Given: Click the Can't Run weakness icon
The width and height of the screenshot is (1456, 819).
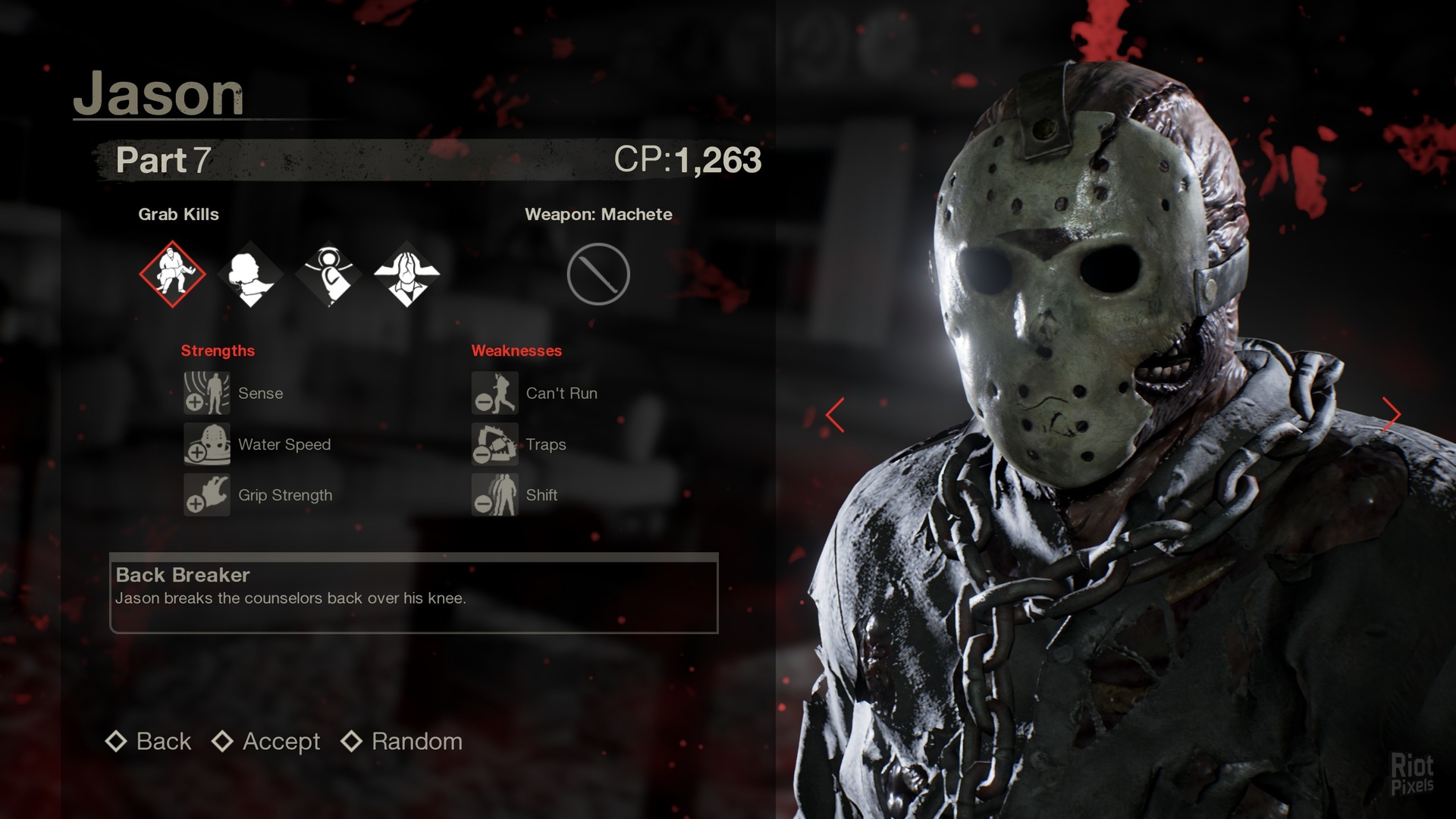Looking at the screenshot, I should point(494,393).
